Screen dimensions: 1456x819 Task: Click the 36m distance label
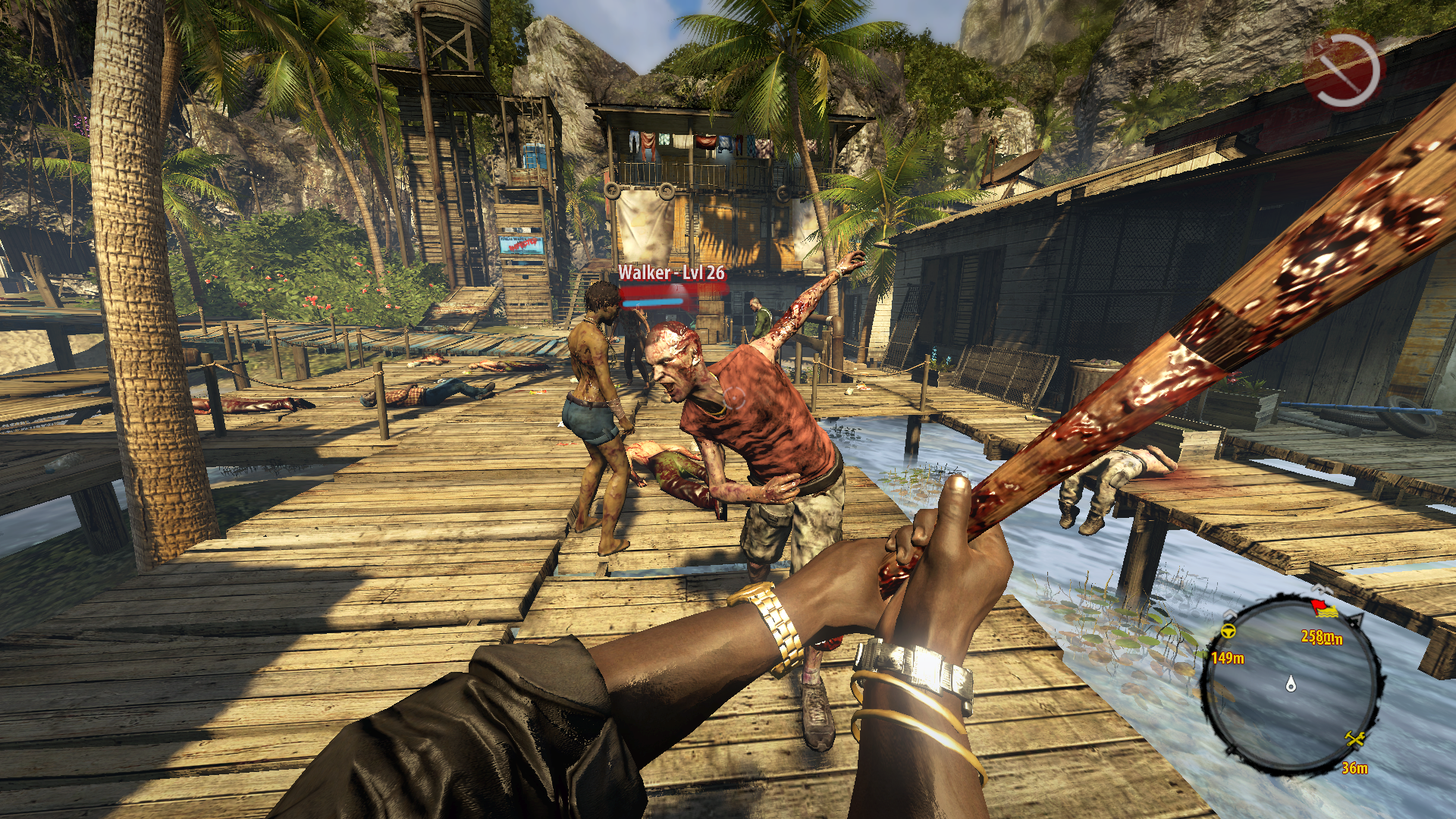coord(1354,768)
